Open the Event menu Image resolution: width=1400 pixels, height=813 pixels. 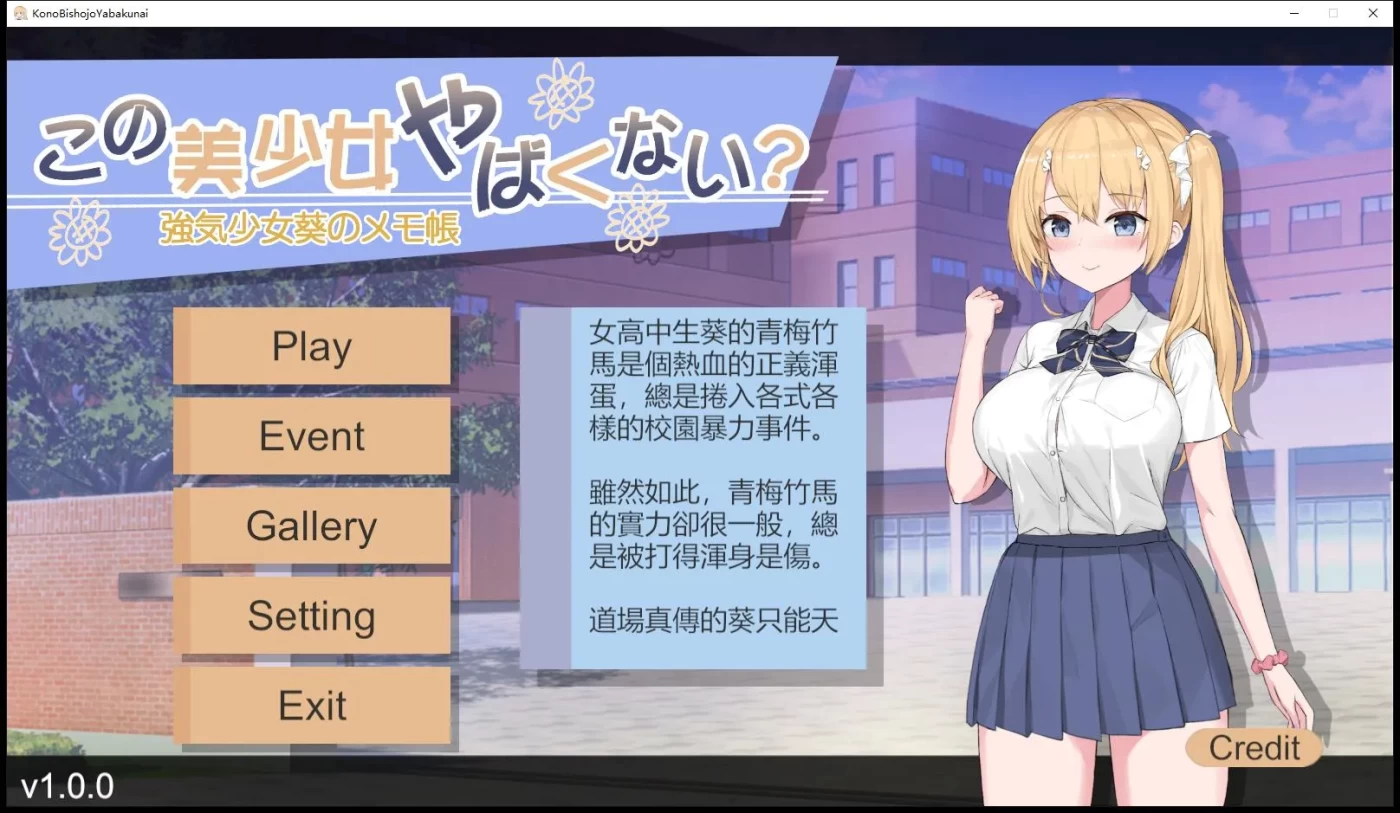click(312, 436)
